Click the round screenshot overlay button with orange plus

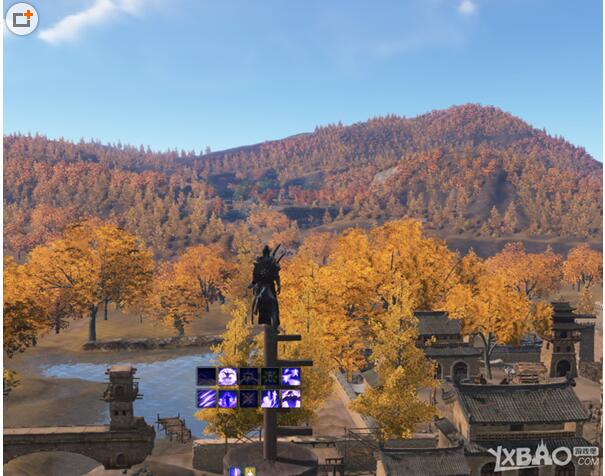click(21, 18)
